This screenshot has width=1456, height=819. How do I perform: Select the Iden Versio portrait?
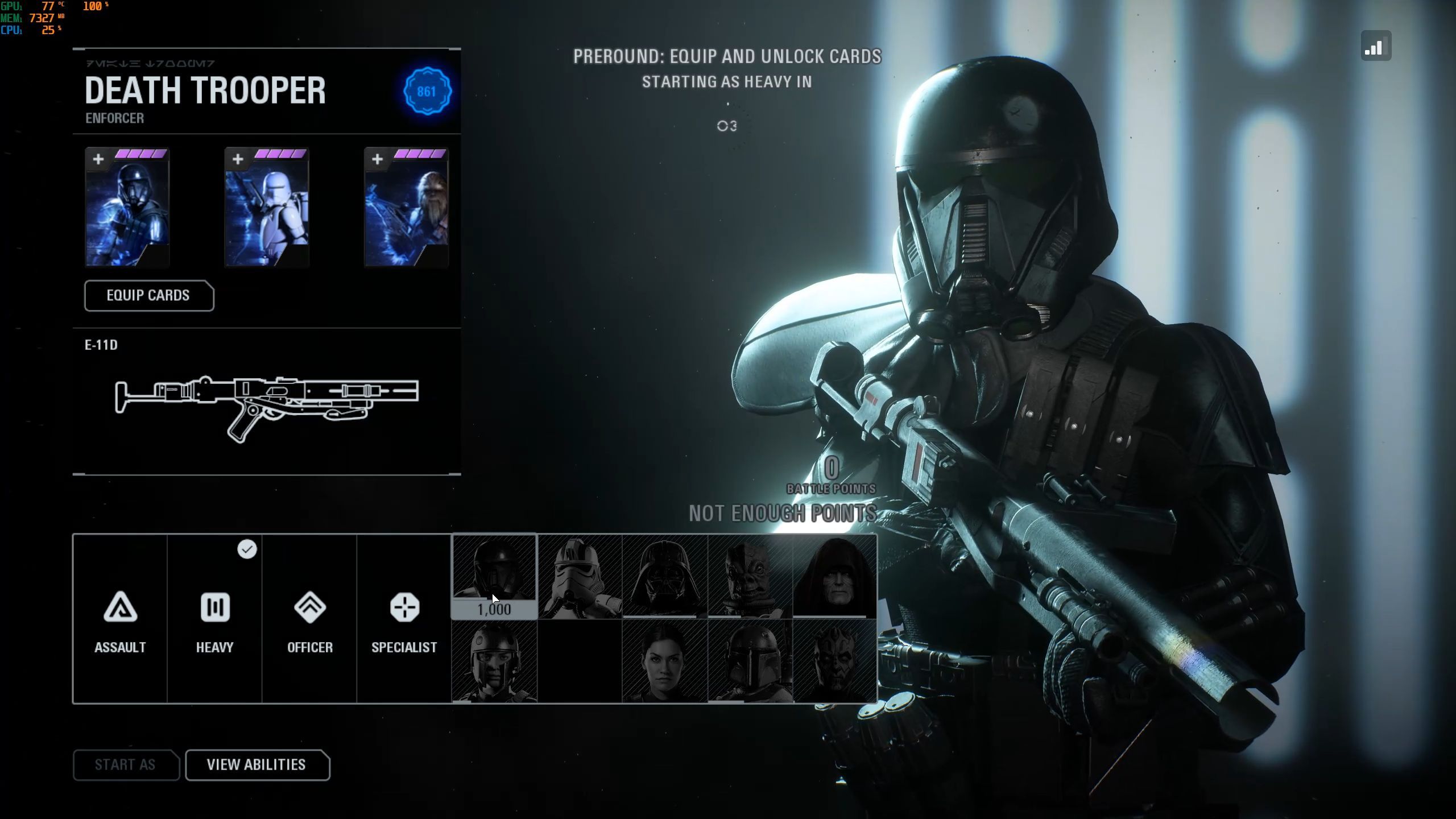pyautogui.click(x=665, y=661)
